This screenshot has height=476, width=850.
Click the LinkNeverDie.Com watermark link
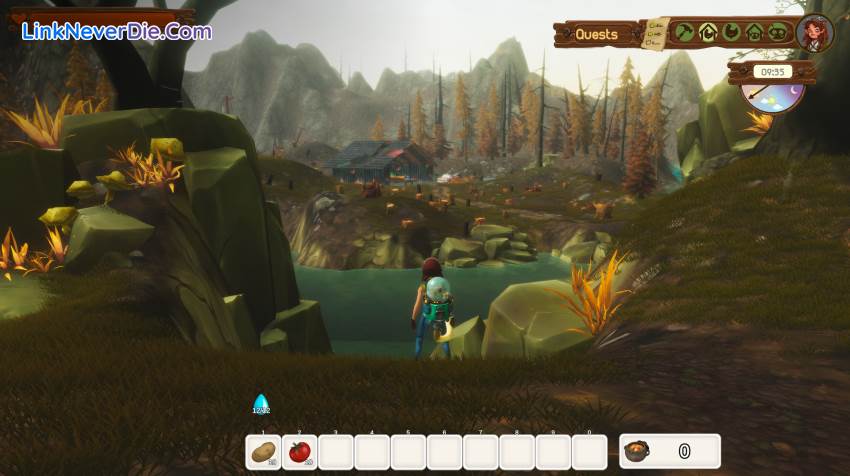point(116,31)
